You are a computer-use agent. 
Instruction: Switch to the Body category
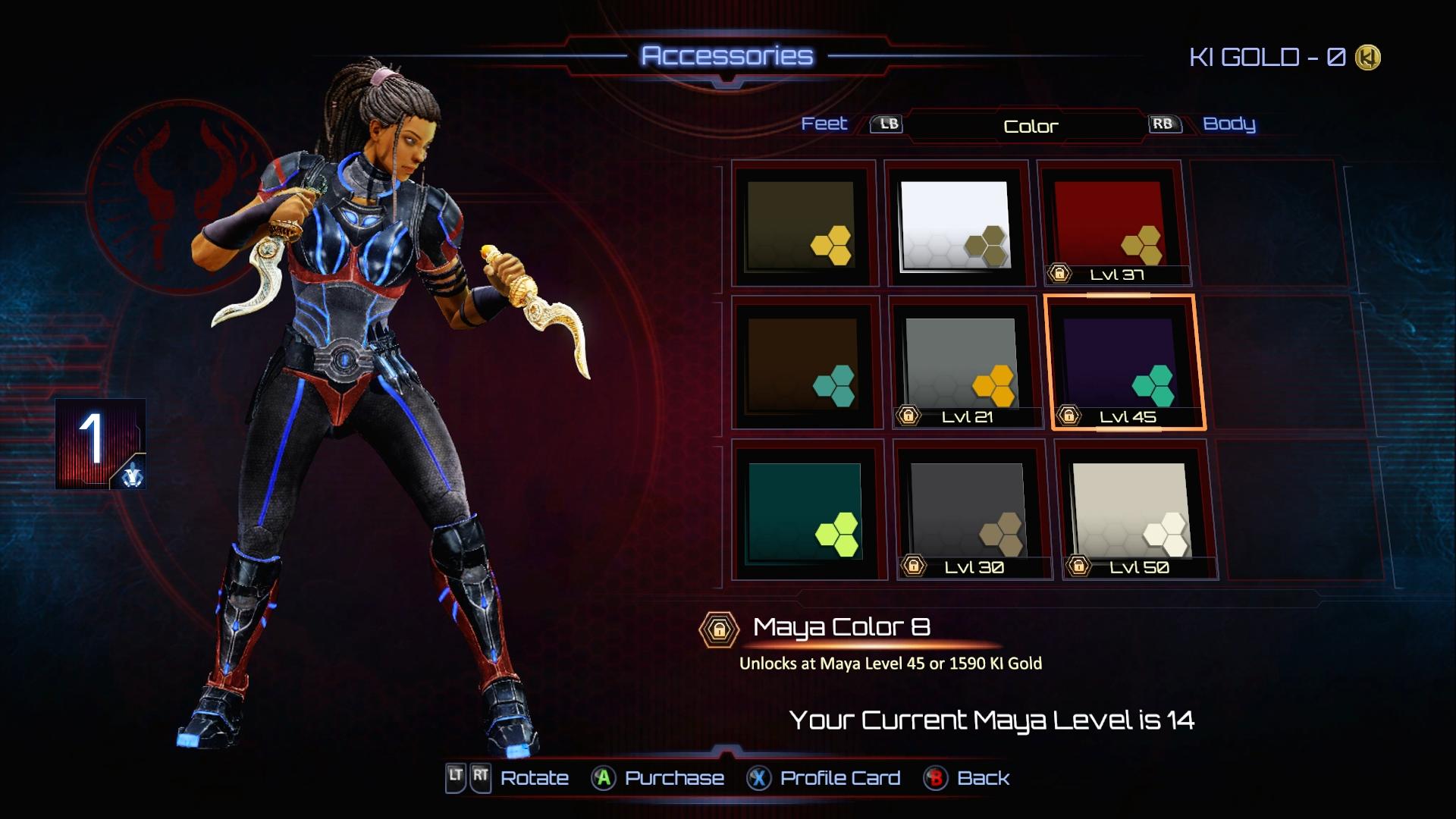[1228, 124]
